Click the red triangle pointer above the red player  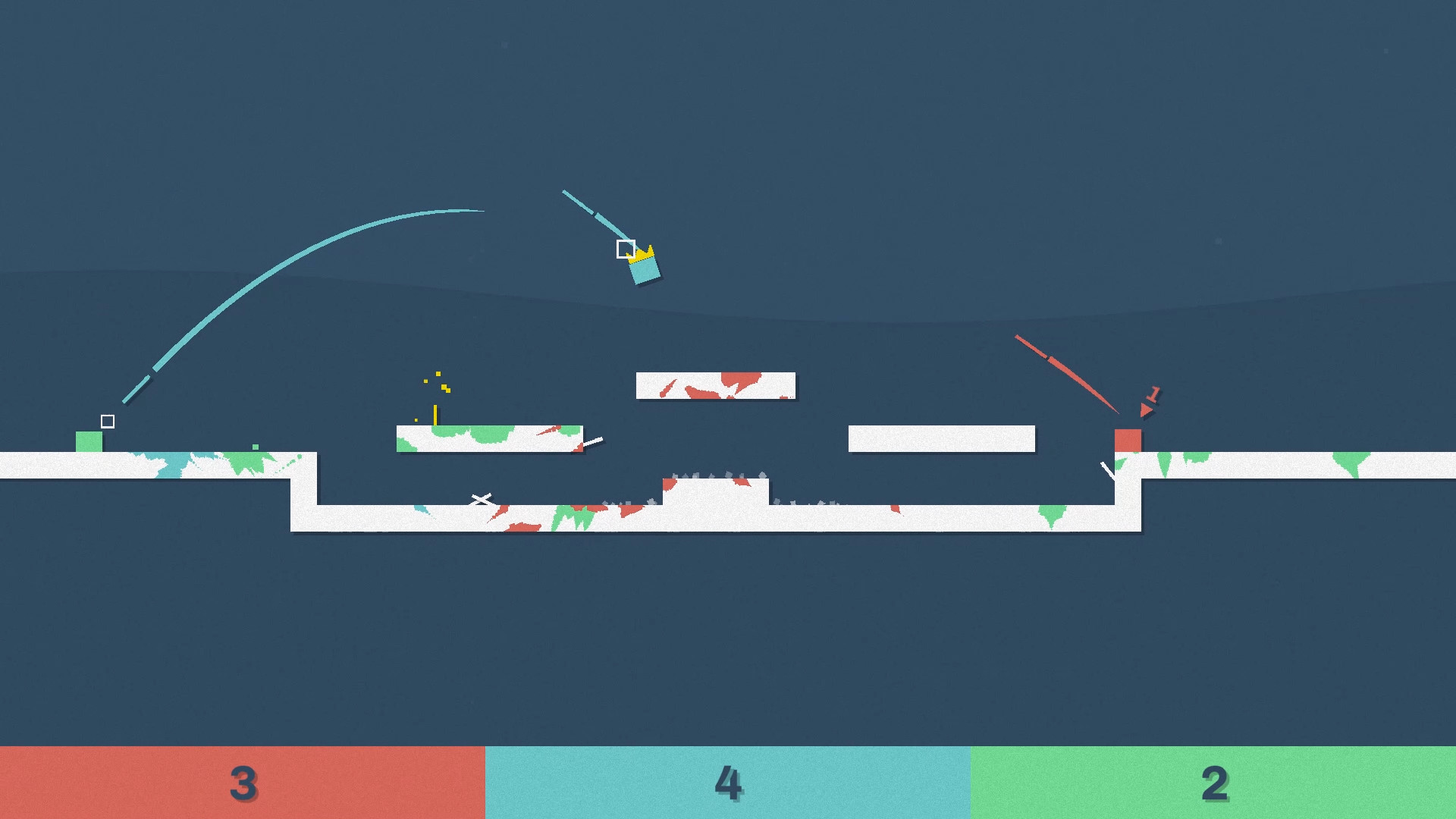[1147, 412]
